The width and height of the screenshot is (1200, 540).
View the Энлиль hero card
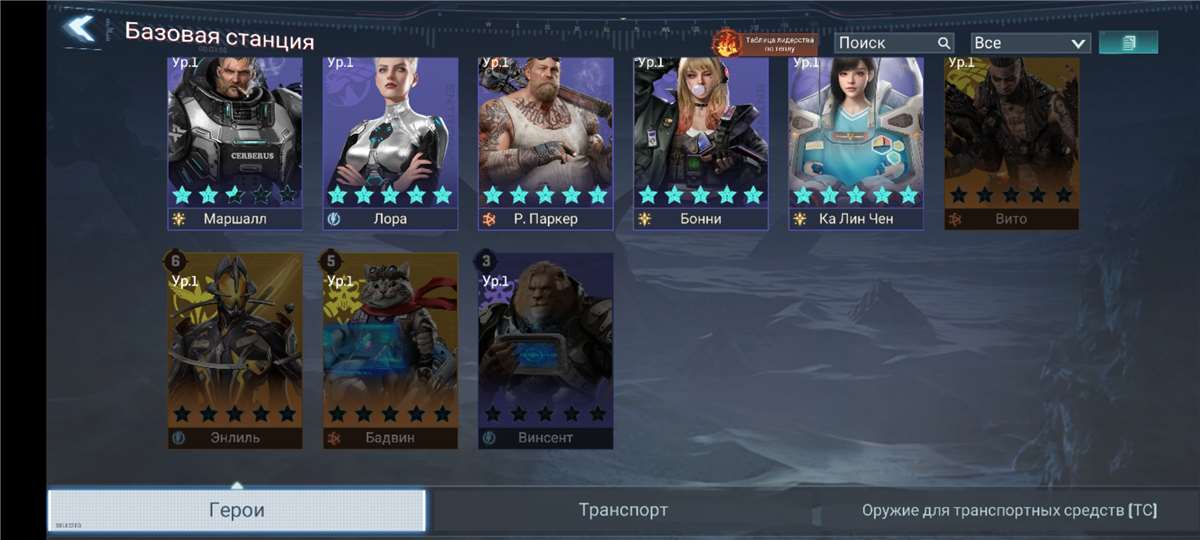point(235,348)
